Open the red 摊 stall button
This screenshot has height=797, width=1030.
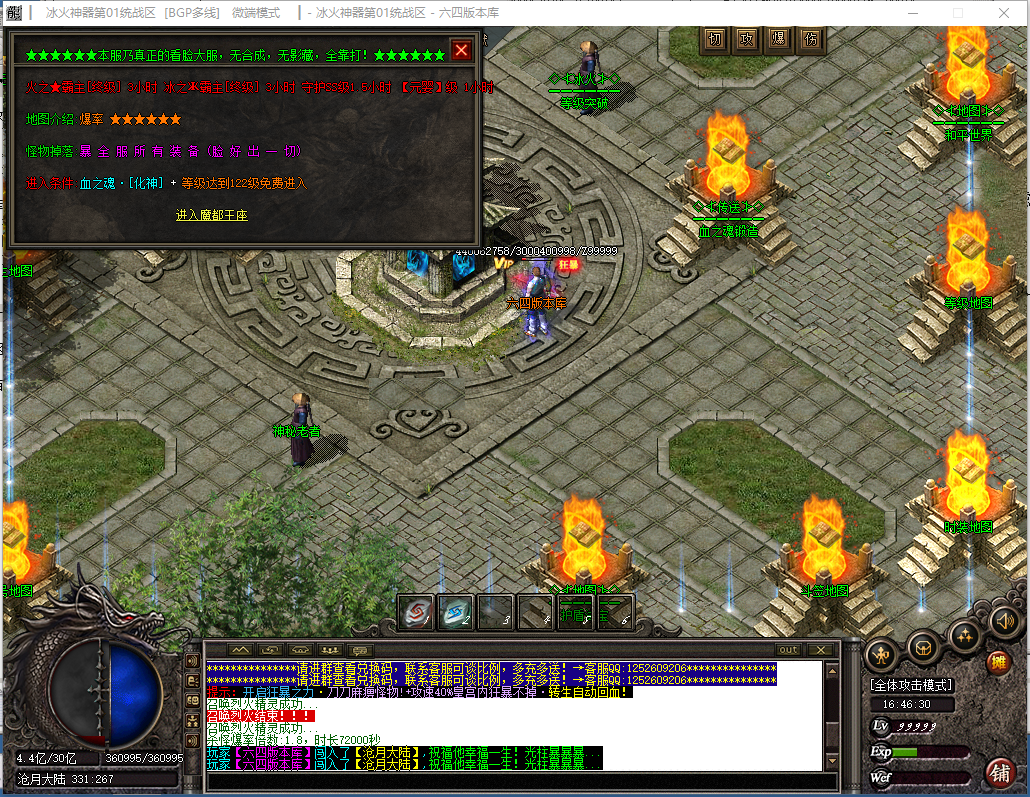pos(998,662)
